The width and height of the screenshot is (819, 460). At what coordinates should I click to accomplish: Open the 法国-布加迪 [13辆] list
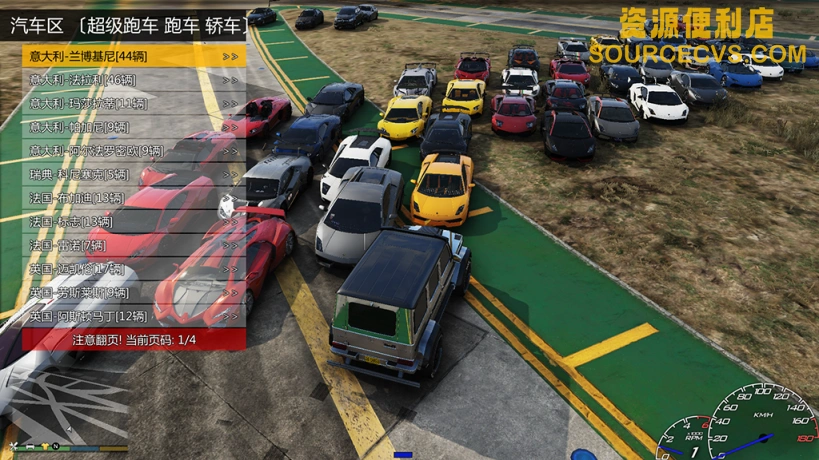[133, 198]
